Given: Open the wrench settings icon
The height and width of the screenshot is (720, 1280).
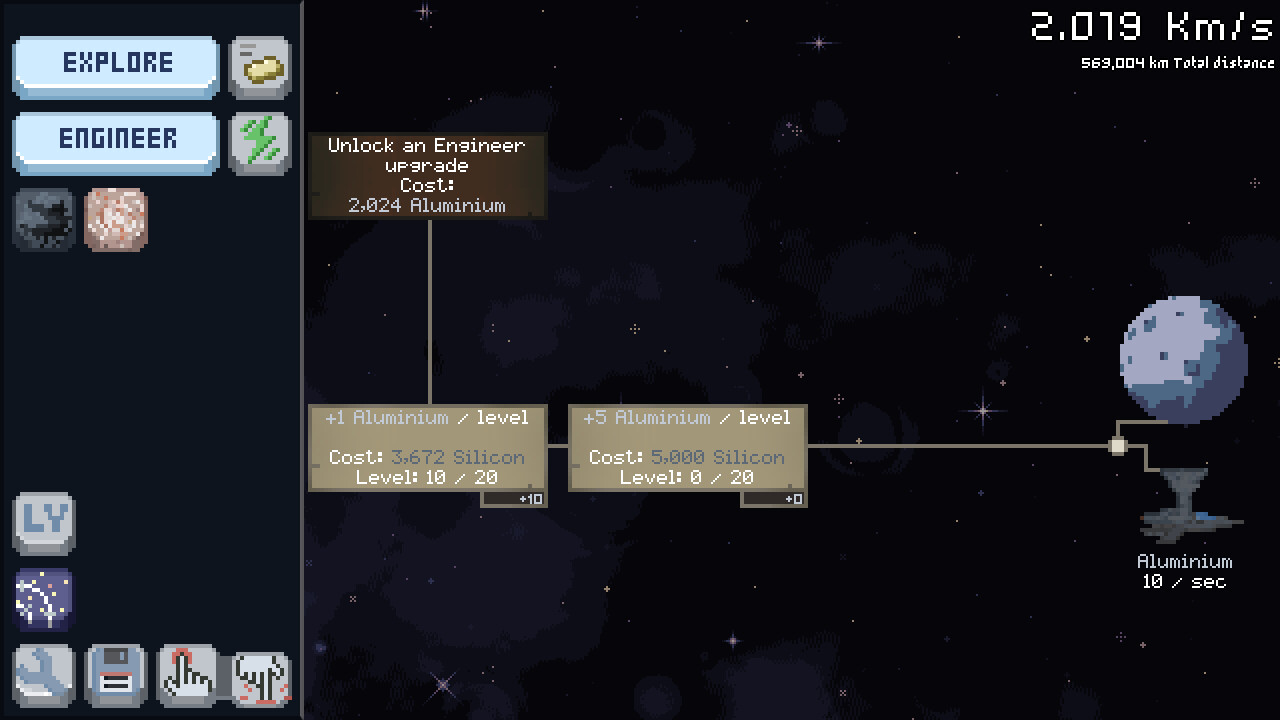Looking at the screenshot, I should click(43, 675).
